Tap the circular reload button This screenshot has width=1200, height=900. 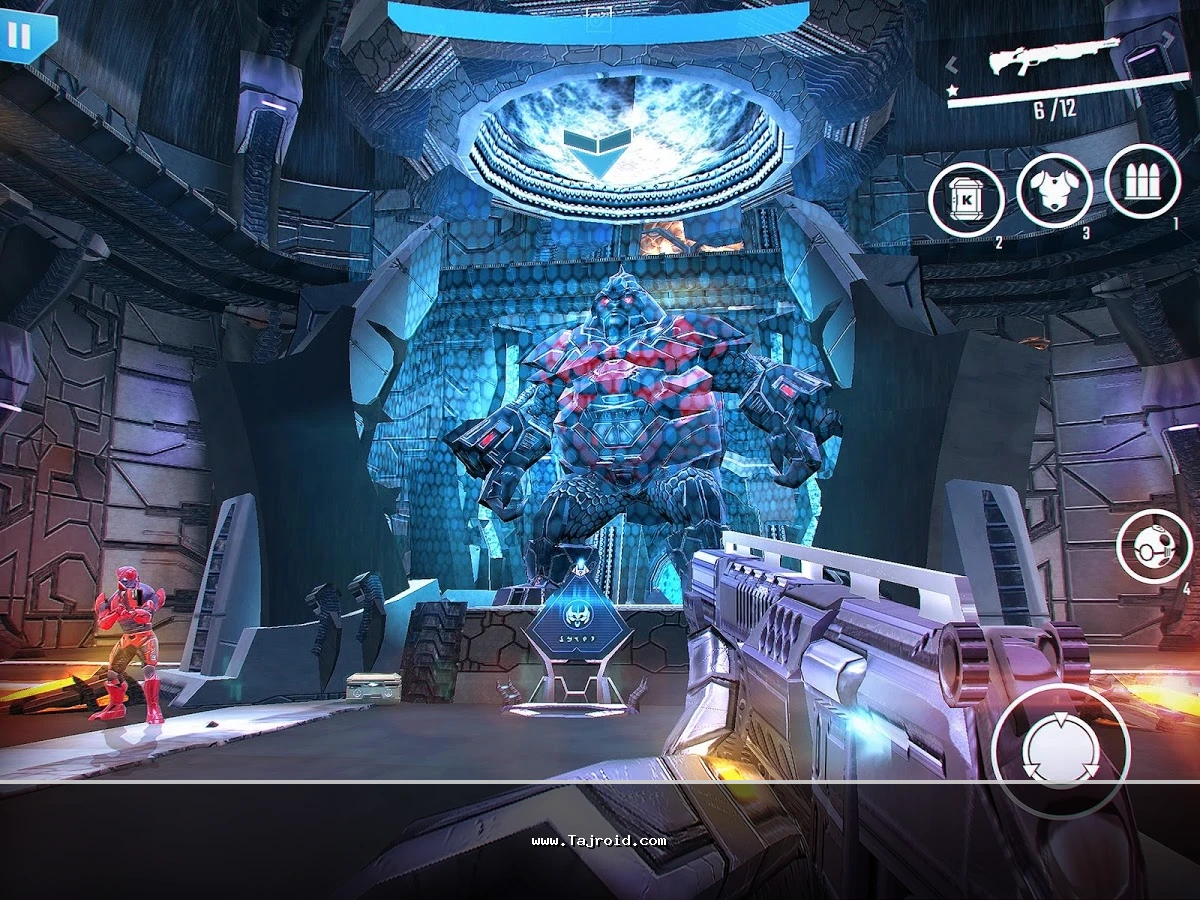(1061, 751)
